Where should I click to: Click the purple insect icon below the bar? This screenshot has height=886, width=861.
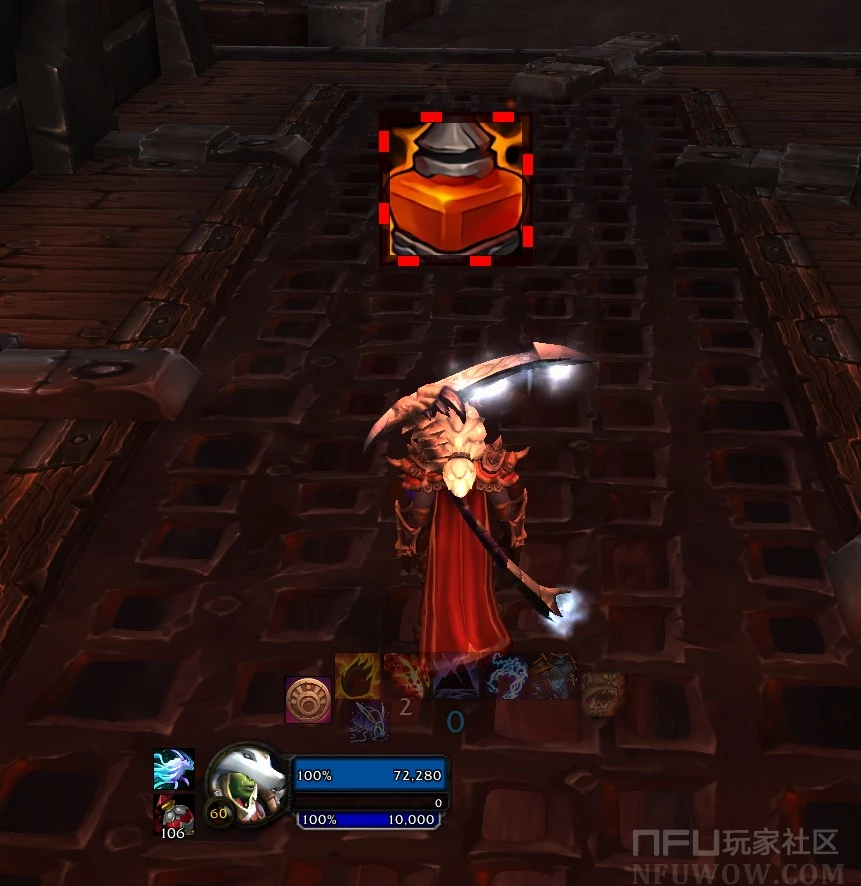(369, 722)
